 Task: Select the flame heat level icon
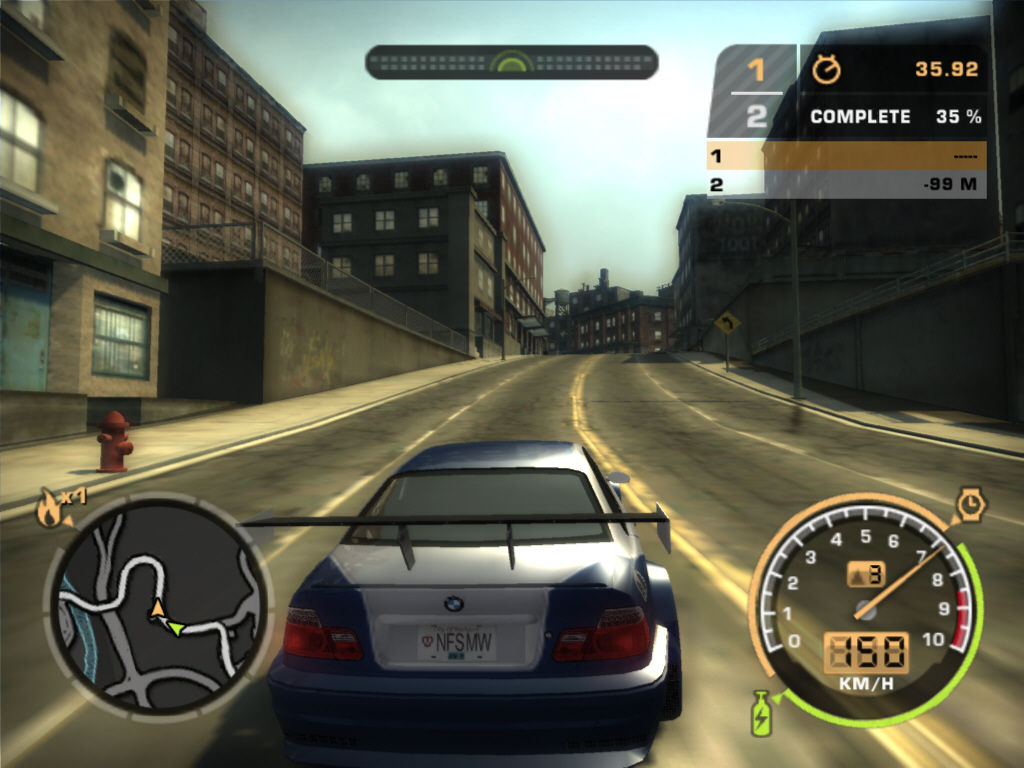coord(46,510)
